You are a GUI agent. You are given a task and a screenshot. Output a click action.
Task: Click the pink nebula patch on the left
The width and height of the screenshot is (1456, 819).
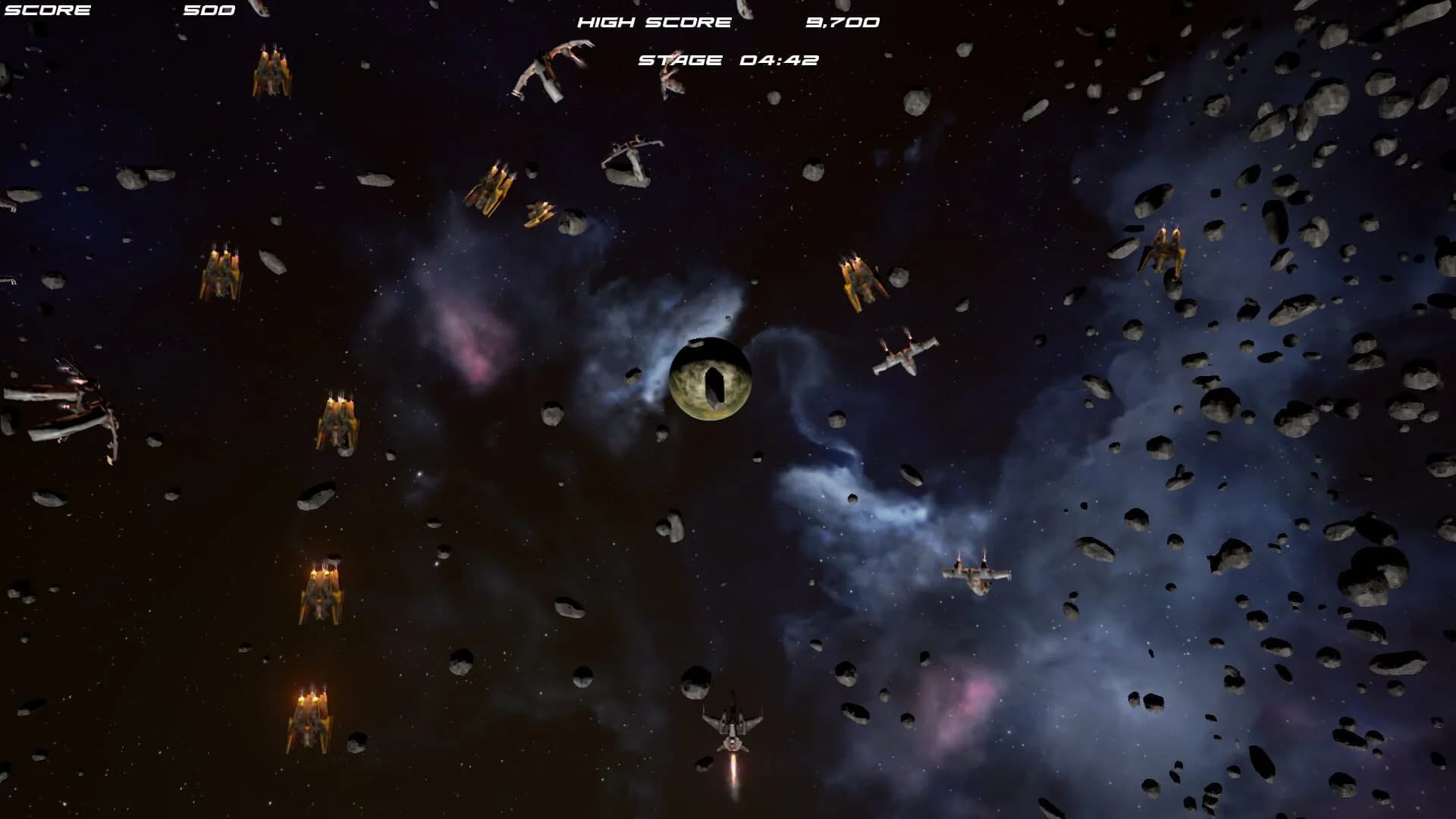[x=478, y=353]
